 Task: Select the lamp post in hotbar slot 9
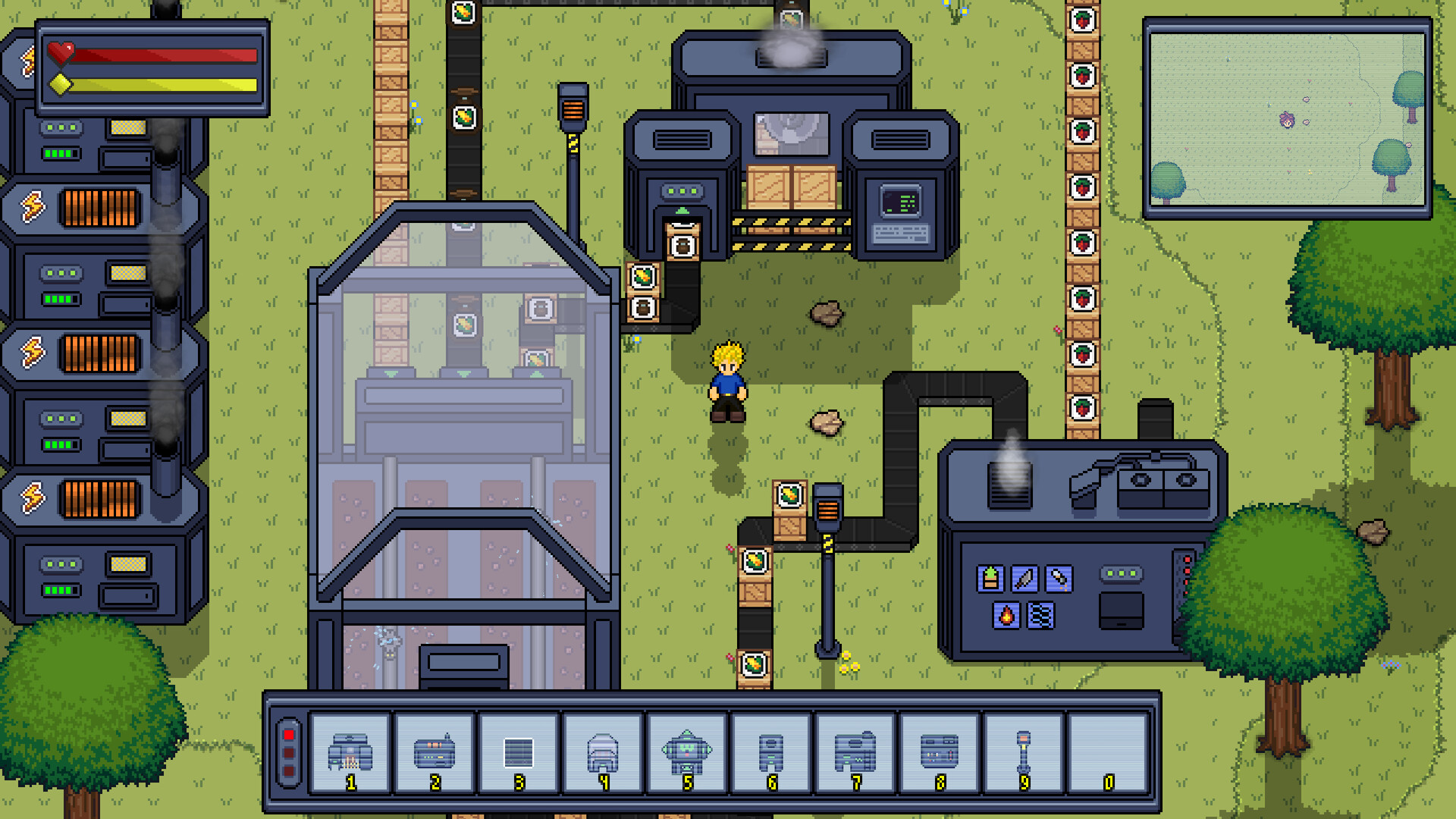click(x=1023, y=751)
